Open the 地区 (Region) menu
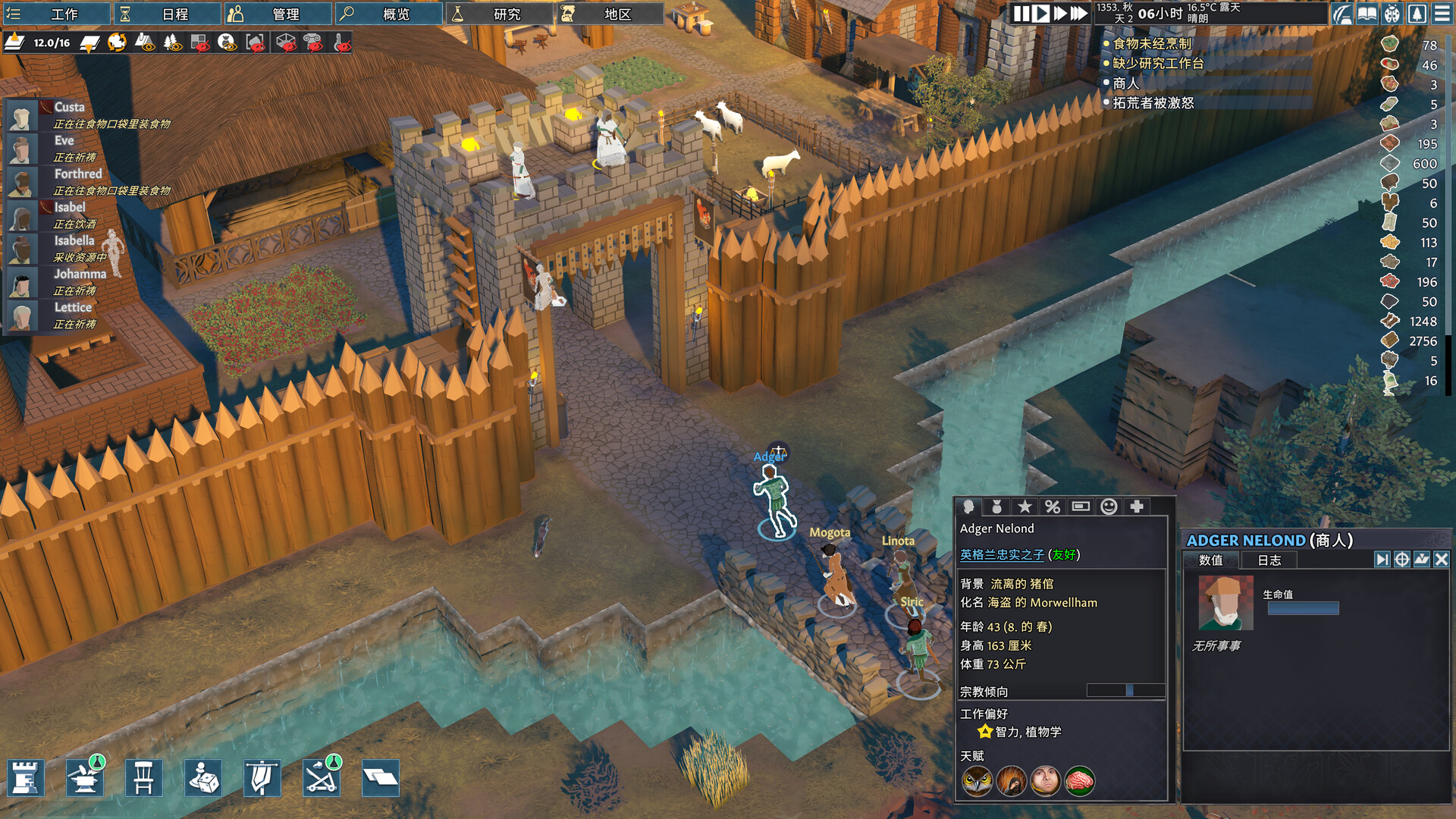Viewport: 1456px width, 819px height. (x=610, y=14)
